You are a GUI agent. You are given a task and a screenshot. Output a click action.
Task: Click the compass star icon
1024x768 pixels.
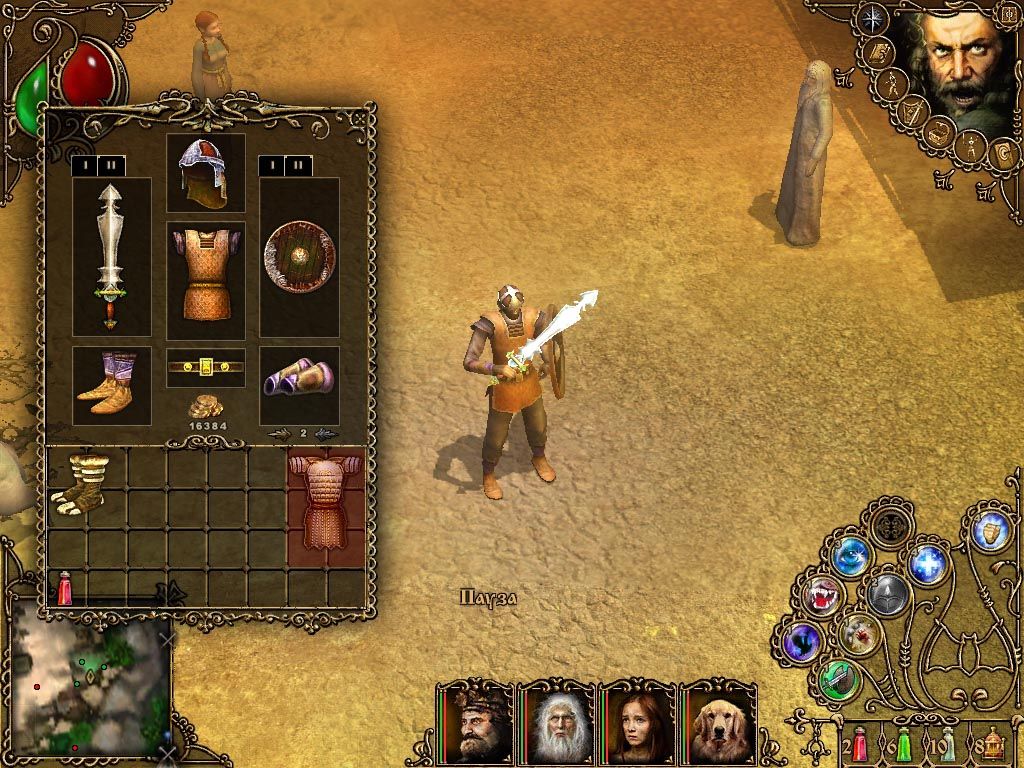coord(873,19)
